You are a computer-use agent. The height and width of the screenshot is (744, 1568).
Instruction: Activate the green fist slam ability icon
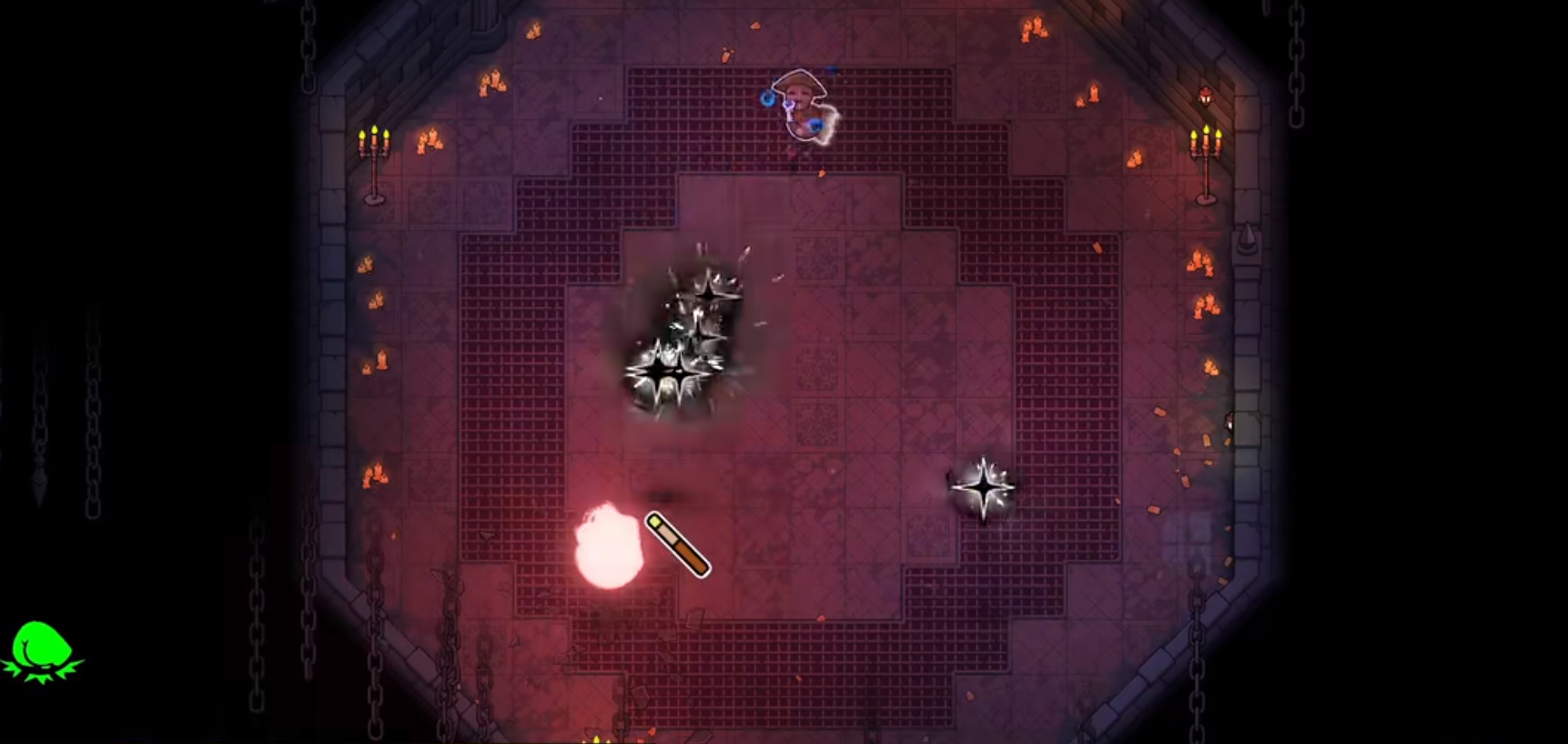tap(41, 650)
